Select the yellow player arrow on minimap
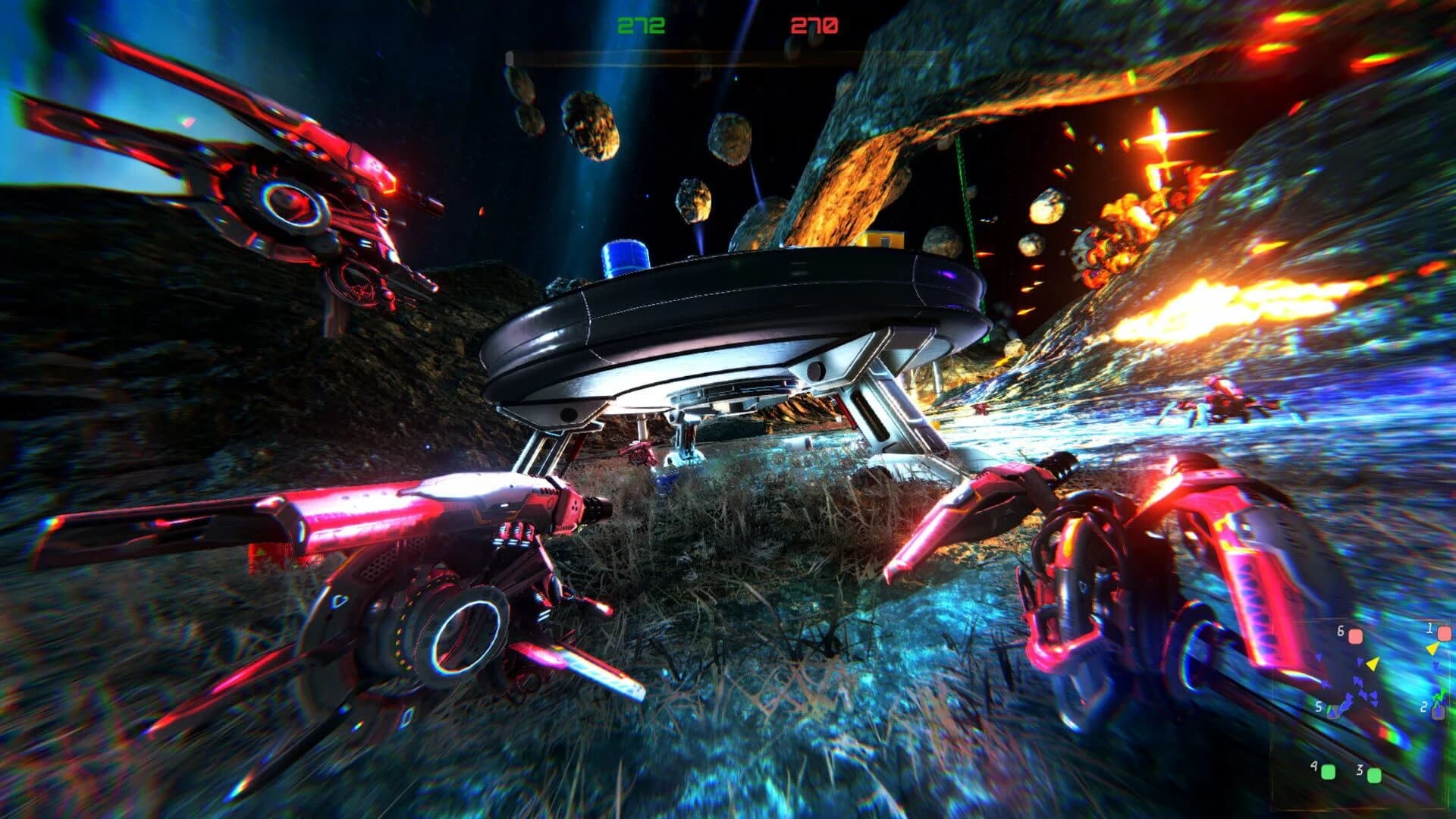This screenshot has height=819, width=1456. point(1373,664)
